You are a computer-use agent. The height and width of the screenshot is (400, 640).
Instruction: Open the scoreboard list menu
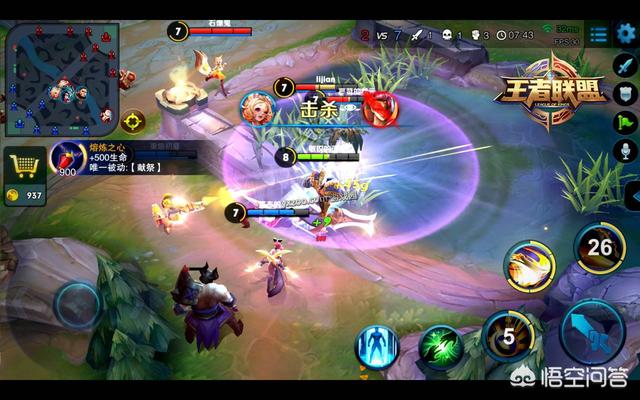pyautogui.click(x=598, y=34)
